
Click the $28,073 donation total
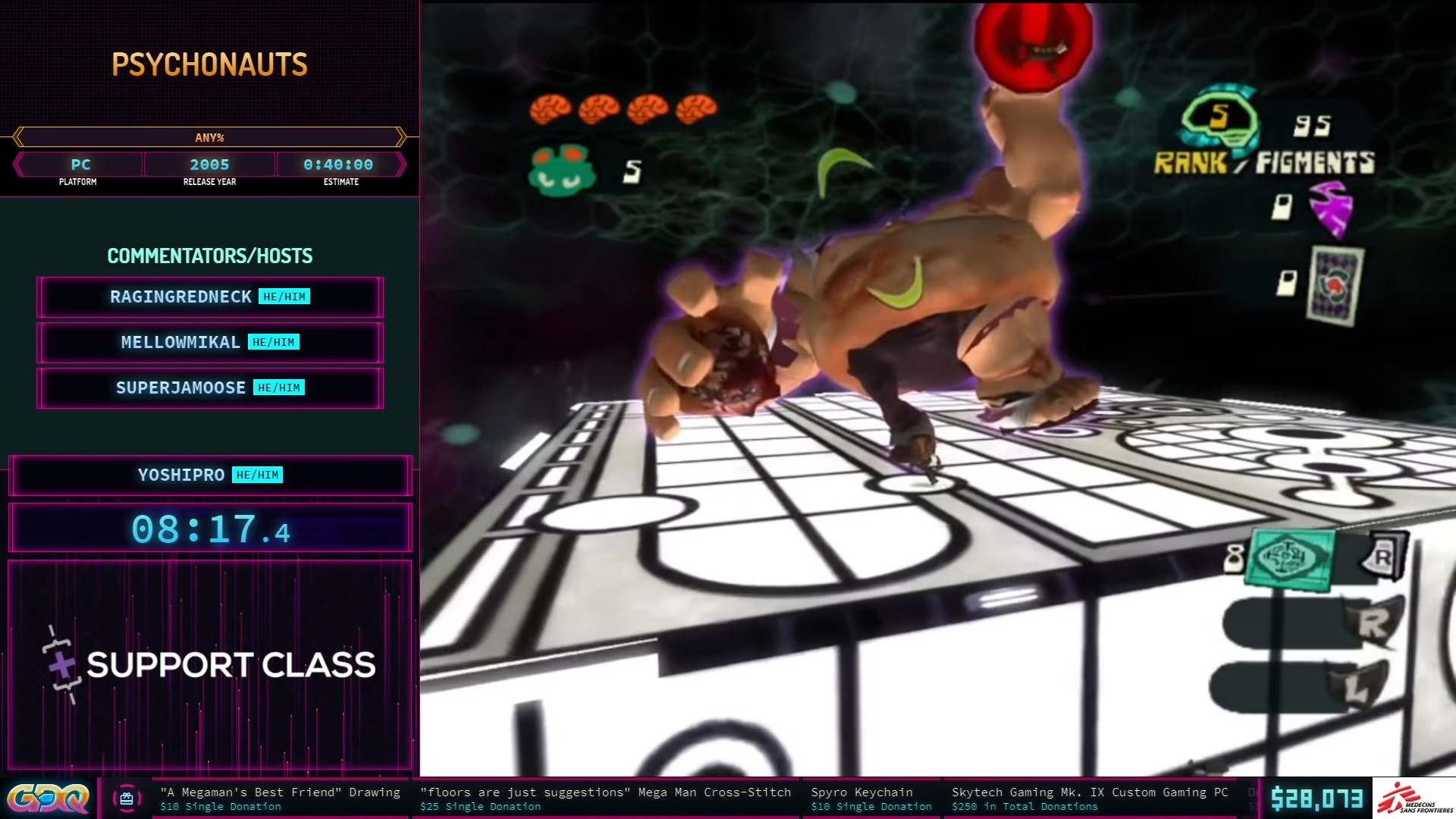tap(1319, 798)
